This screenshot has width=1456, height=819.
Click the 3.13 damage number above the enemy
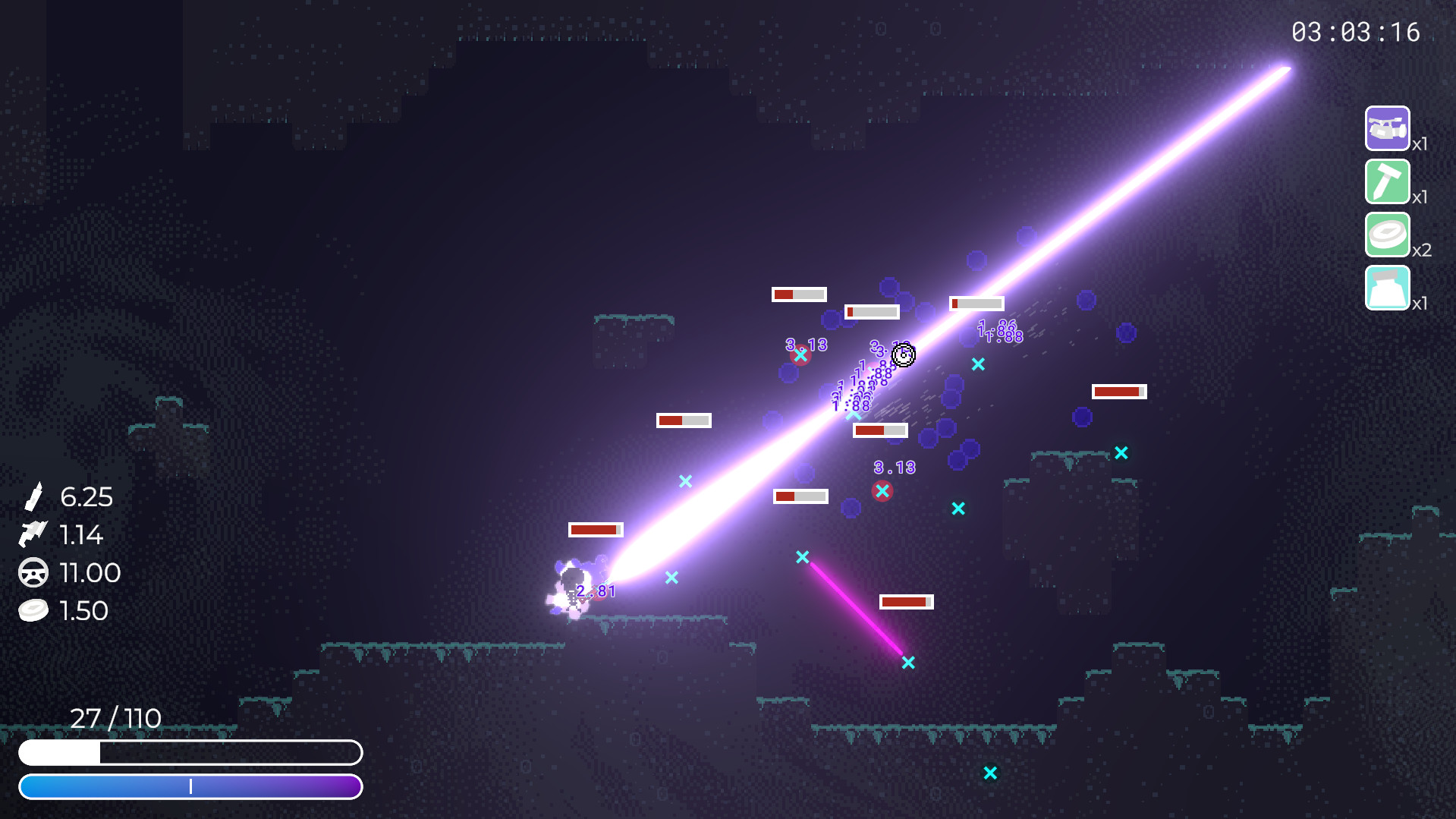coord(893,467)
